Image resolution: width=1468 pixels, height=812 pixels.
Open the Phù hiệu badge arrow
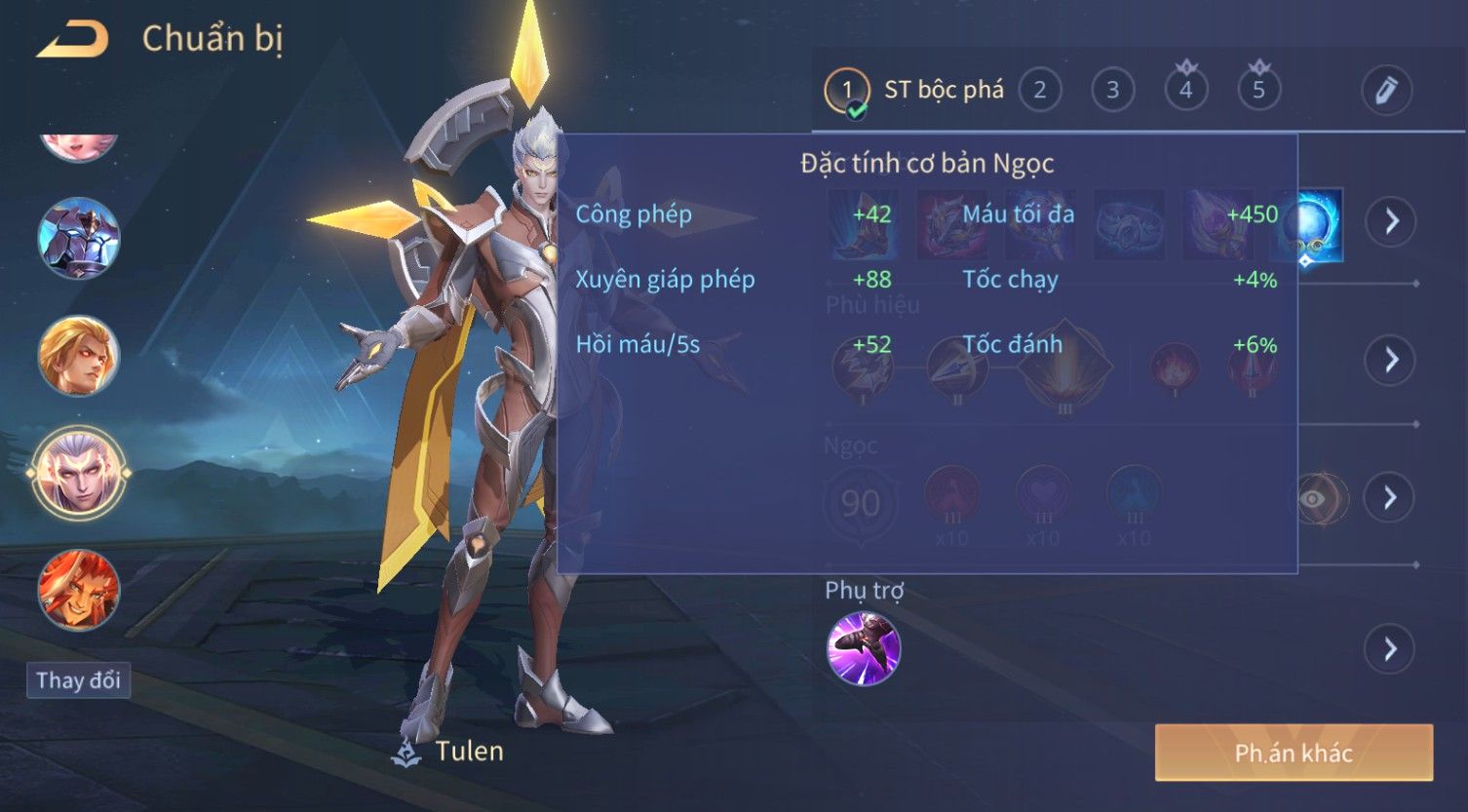[x=1390, y=360]
